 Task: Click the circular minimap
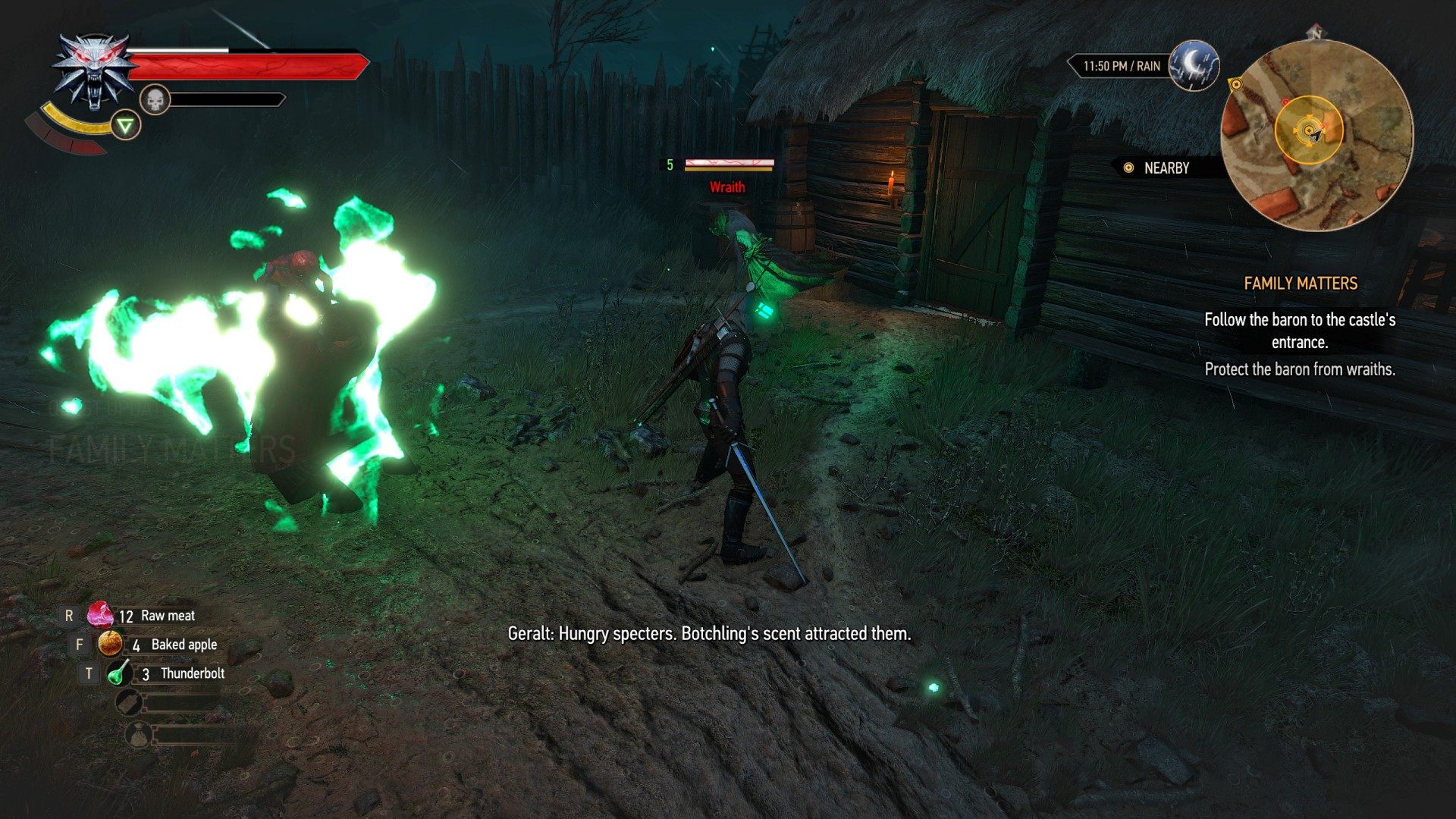[x=1316, y=135]
